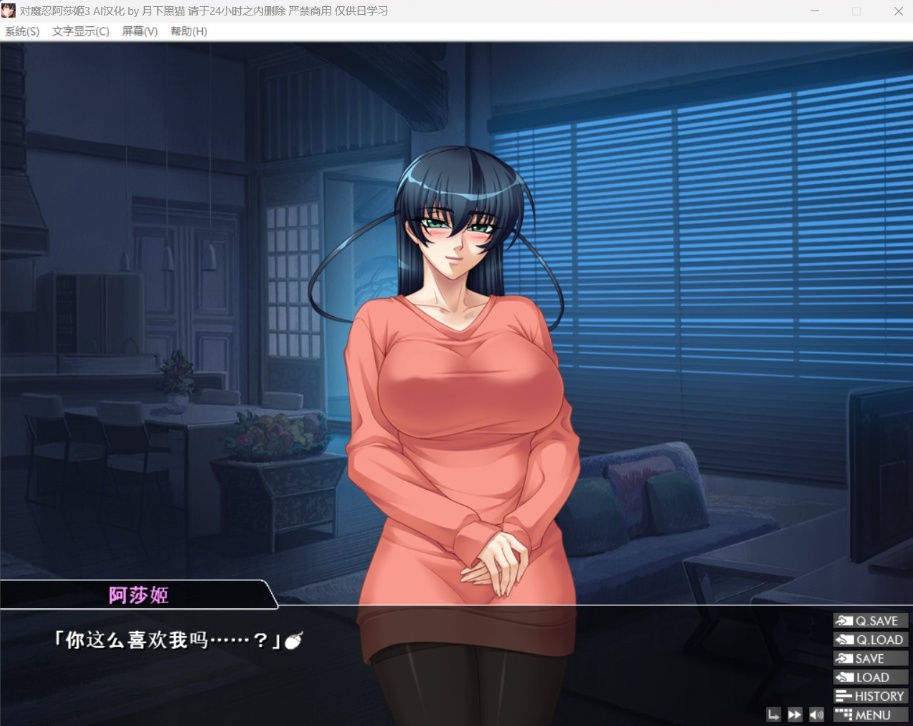Open the 文字显示(C) menu
The width and height of the screenshot is (913, 726).
pyautogui.click(x=81, y=31)
